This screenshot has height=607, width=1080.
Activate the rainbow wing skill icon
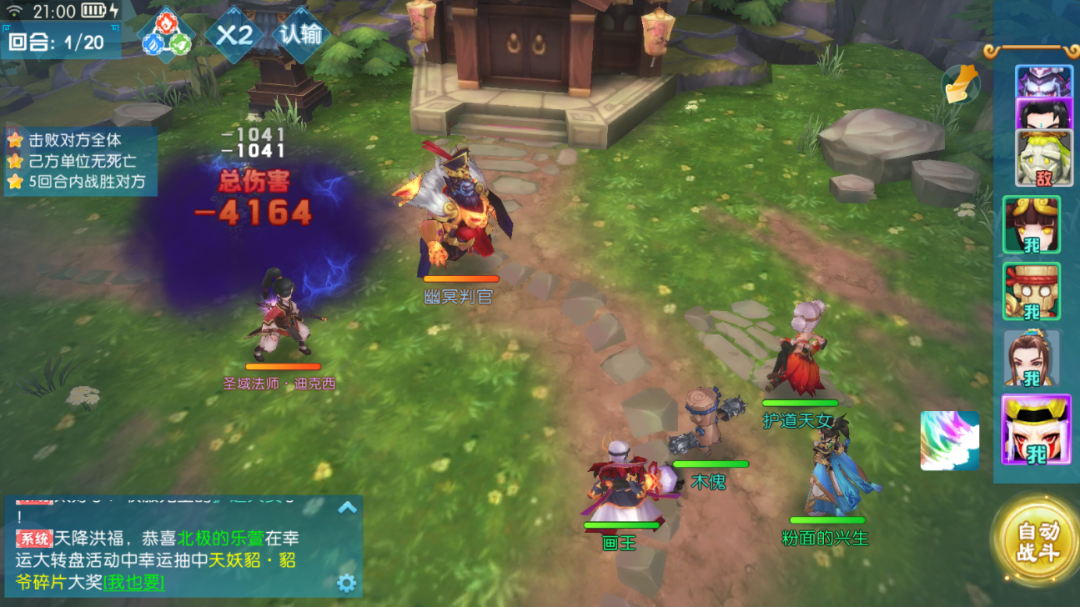[950, 441]
